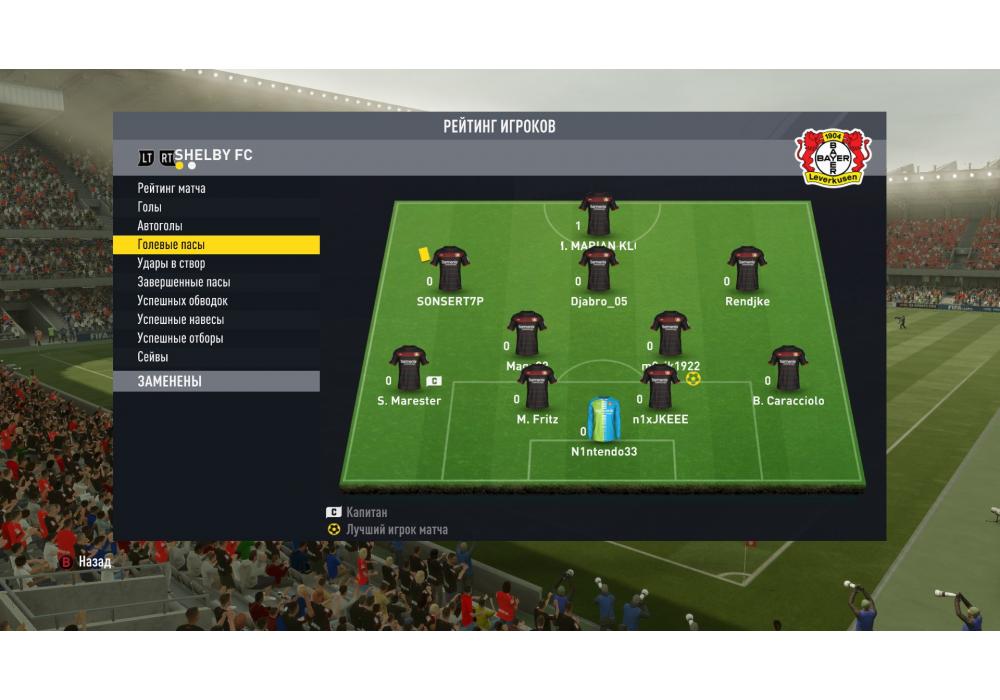Select captain S. Marester's shirt
This screenshot has width=1000, height=700.
408,368
